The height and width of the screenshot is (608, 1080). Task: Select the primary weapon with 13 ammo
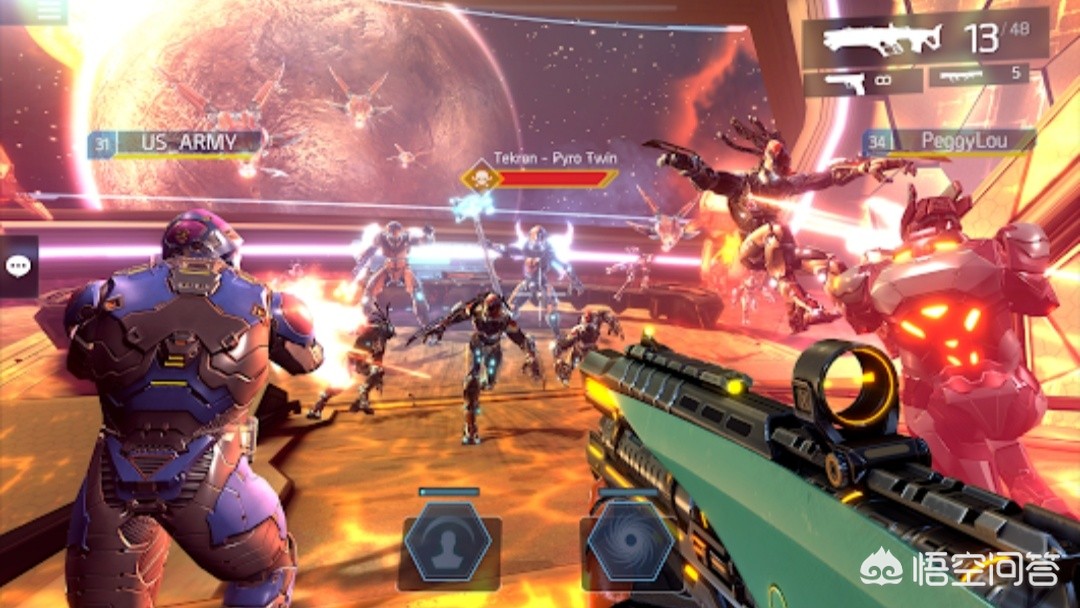(x=925, y=38)
